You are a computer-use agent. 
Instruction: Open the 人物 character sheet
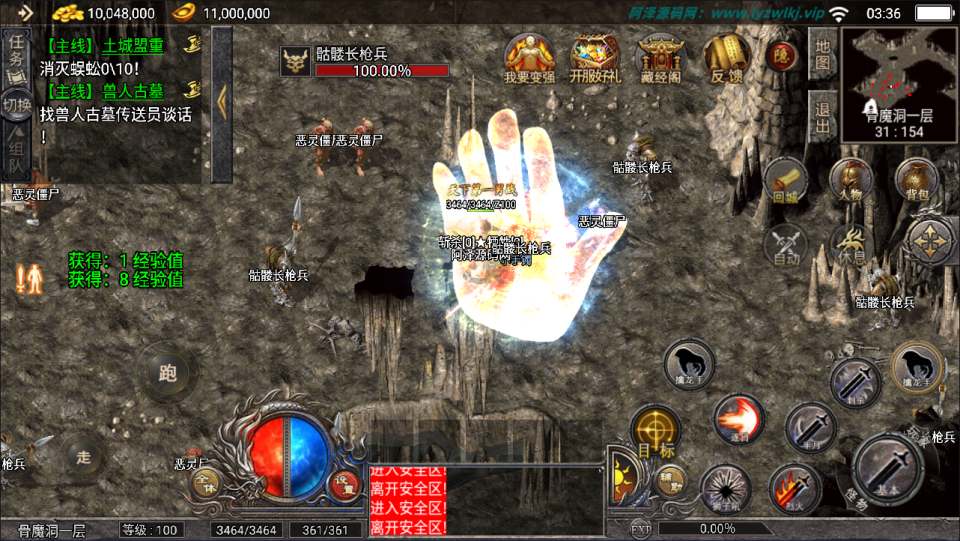pos(851,180)
